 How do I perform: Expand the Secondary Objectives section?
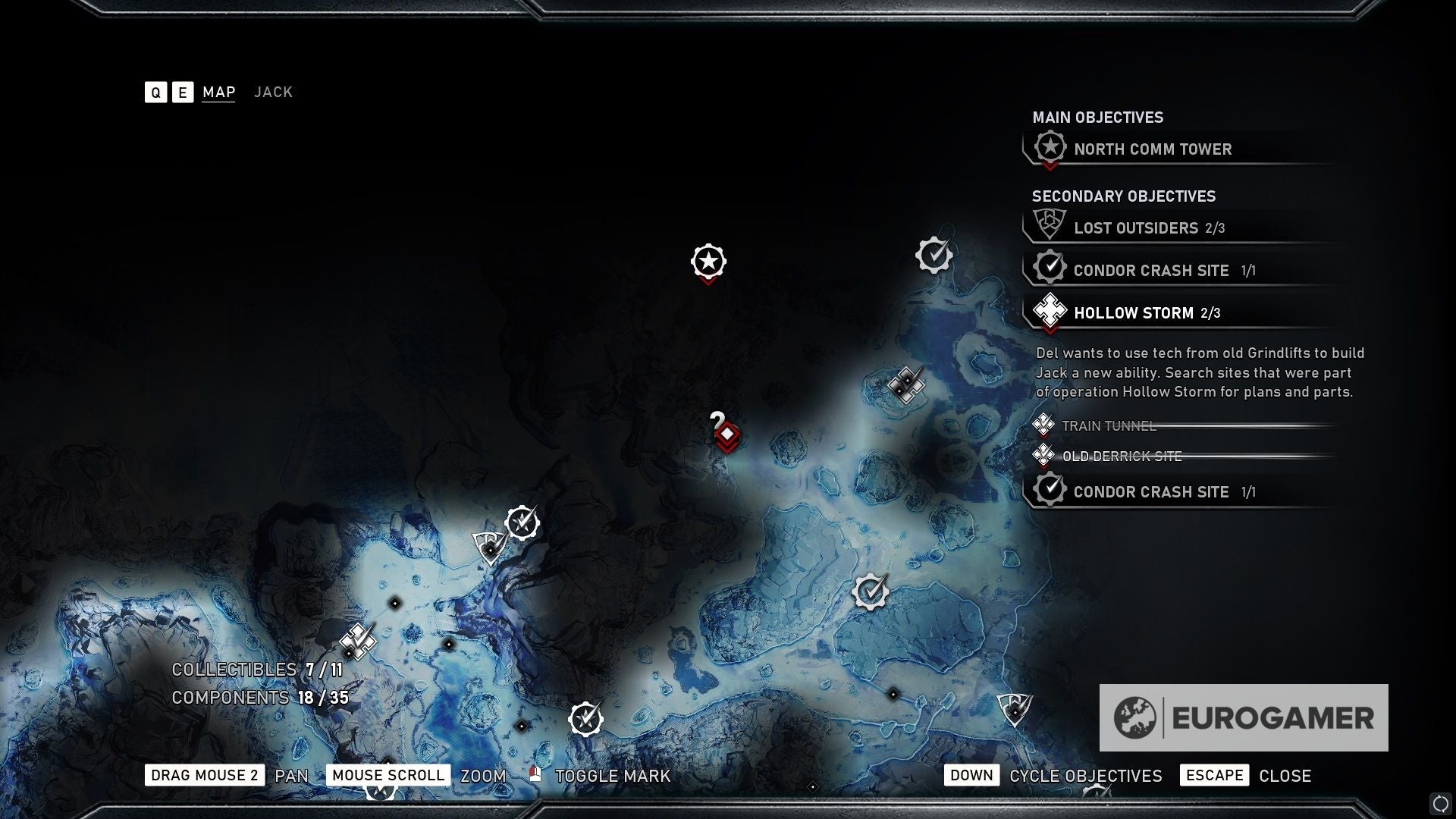[1123, 196]
